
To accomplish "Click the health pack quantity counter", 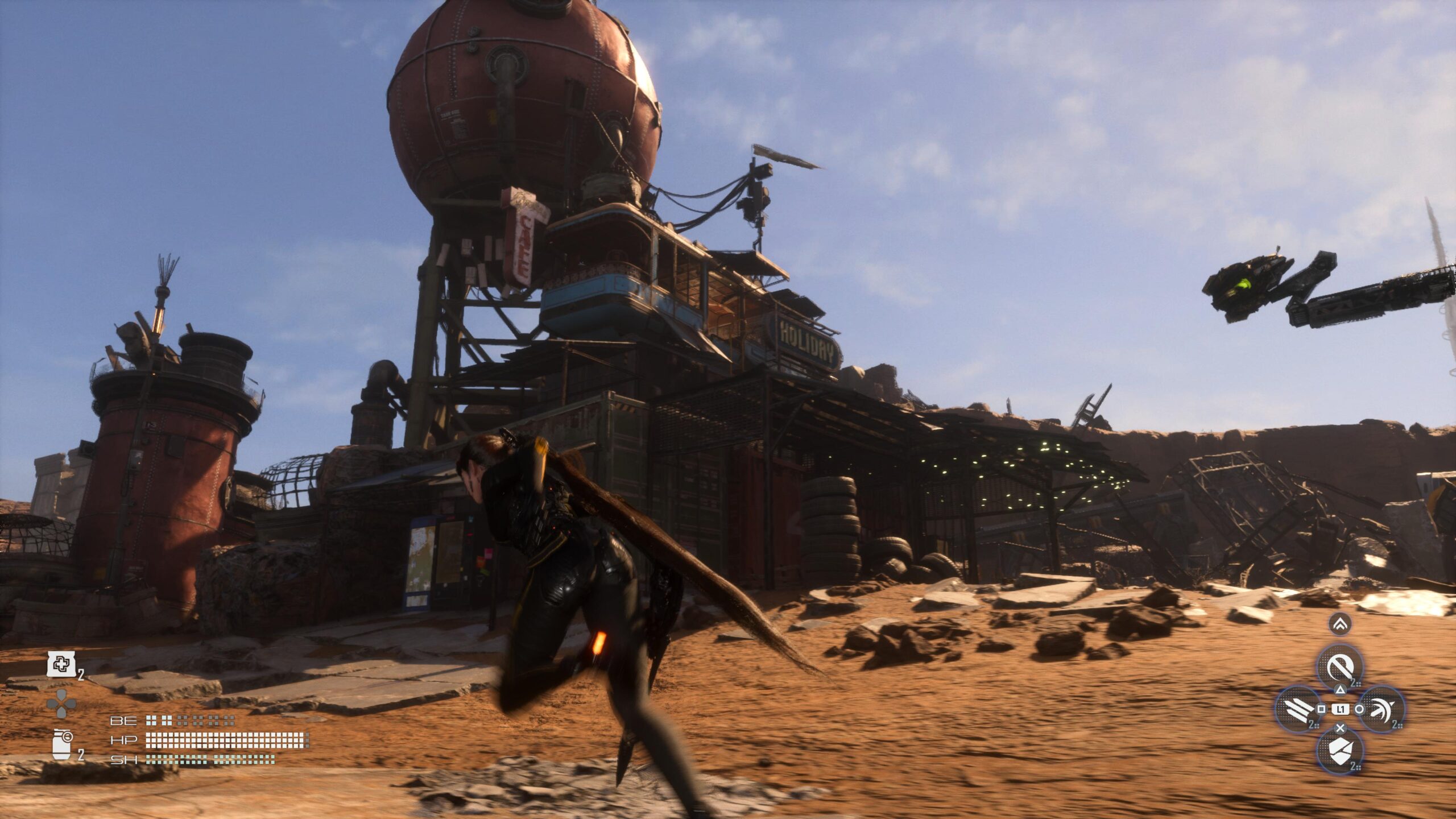I will (81, 675).
